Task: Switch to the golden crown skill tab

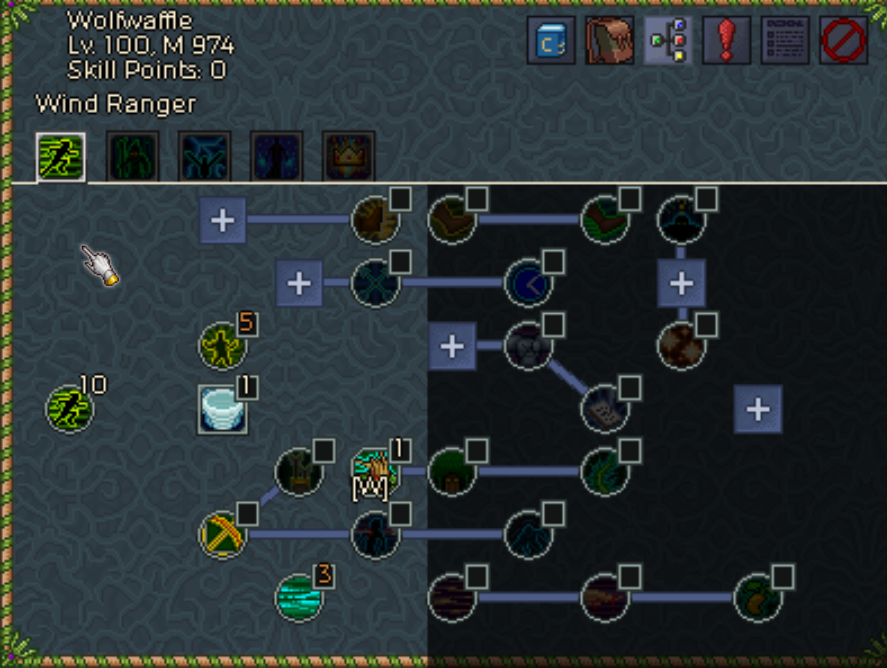Action: tap(349, 156)
